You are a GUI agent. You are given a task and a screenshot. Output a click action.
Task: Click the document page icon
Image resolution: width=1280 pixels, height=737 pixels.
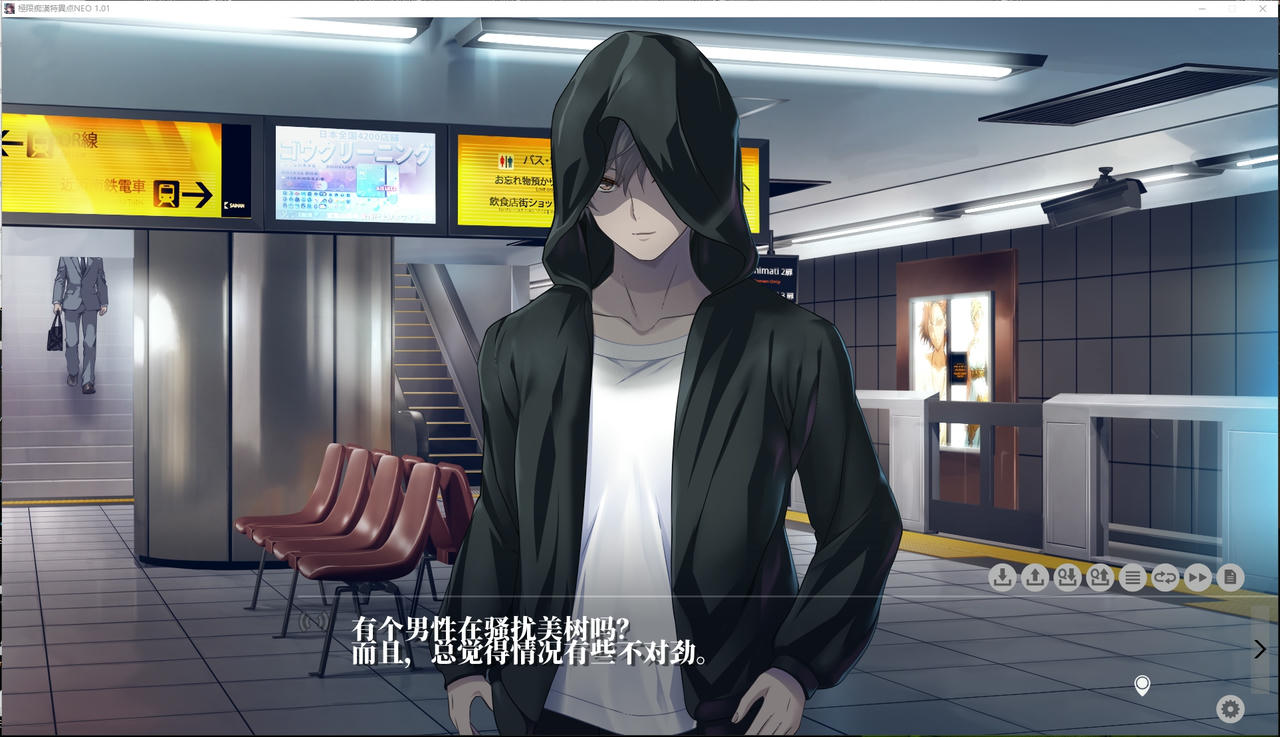(x=1230, y=577)
